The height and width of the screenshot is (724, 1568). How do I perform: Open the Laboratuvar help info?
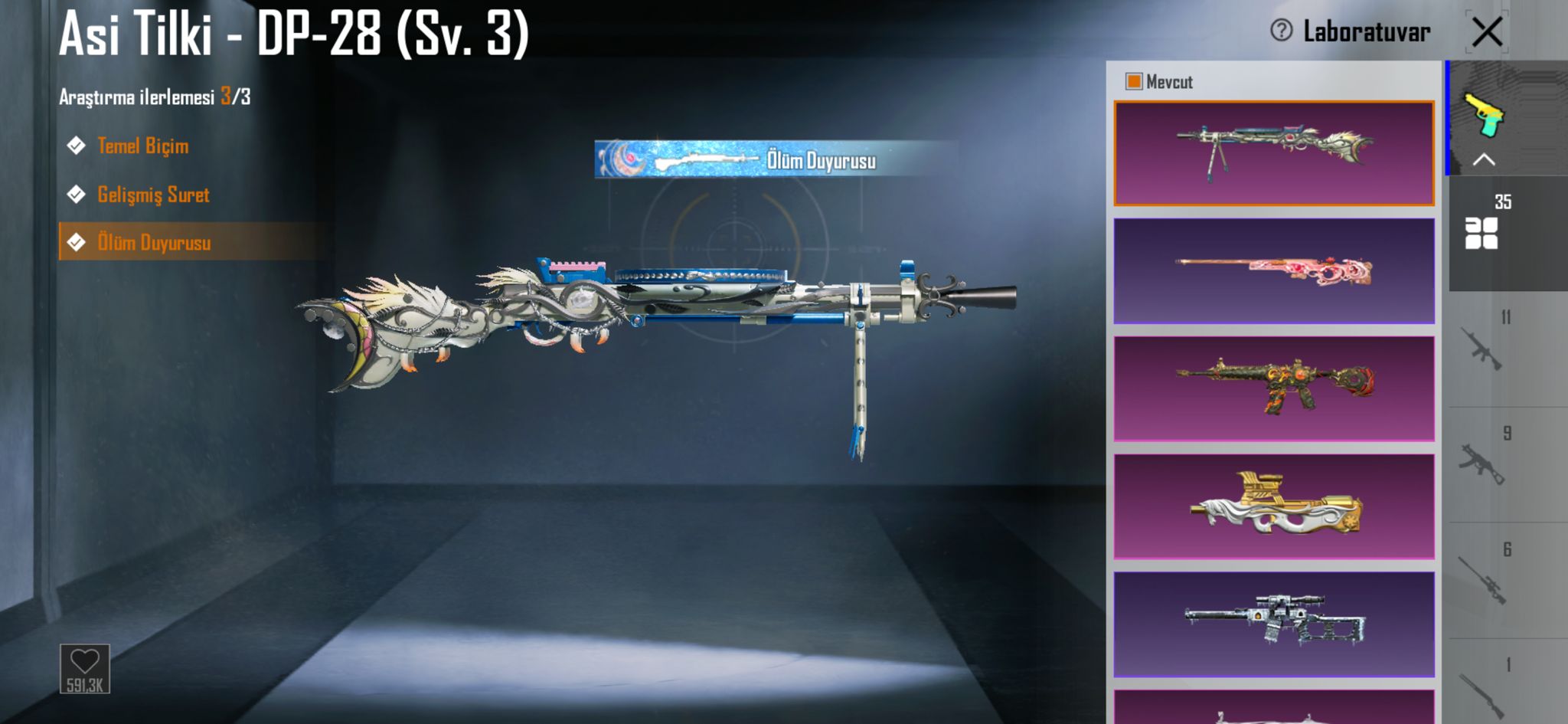click(x=1282, y=31)
